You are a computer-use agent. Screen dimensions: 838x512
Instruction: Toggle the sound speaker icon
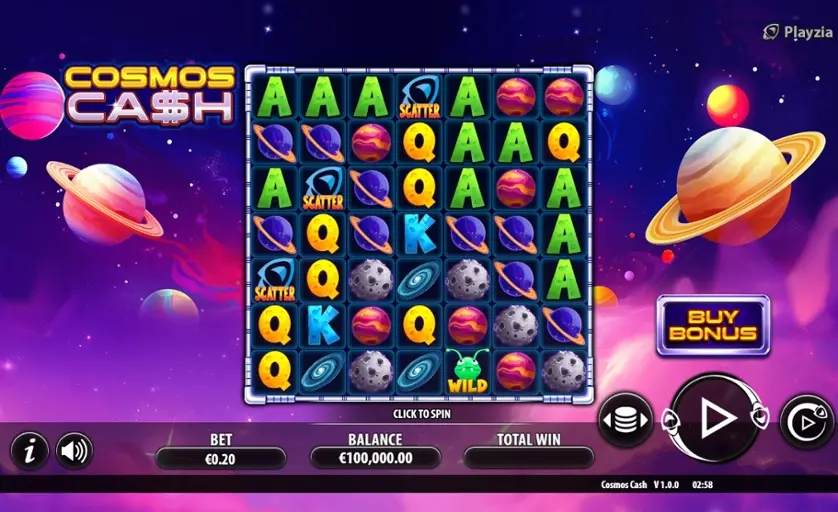click(74, 451)
